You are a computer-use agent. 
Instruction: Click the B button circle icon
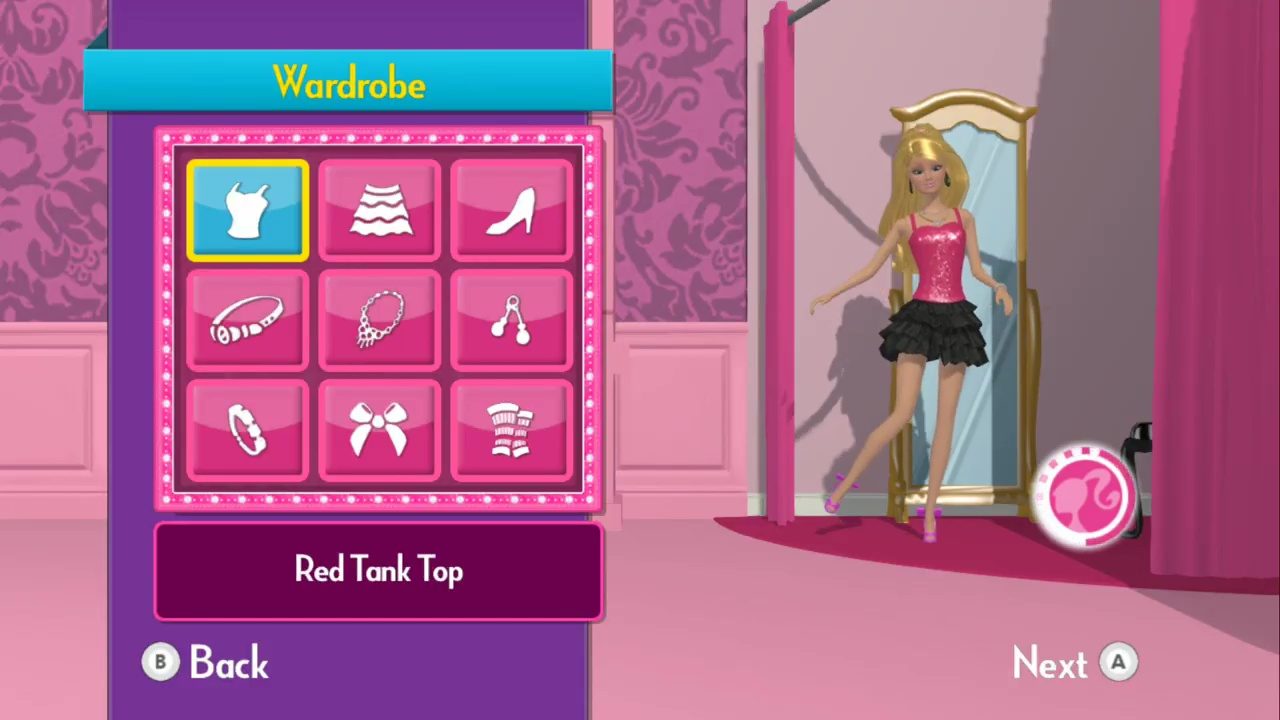[x=160, y=662]
